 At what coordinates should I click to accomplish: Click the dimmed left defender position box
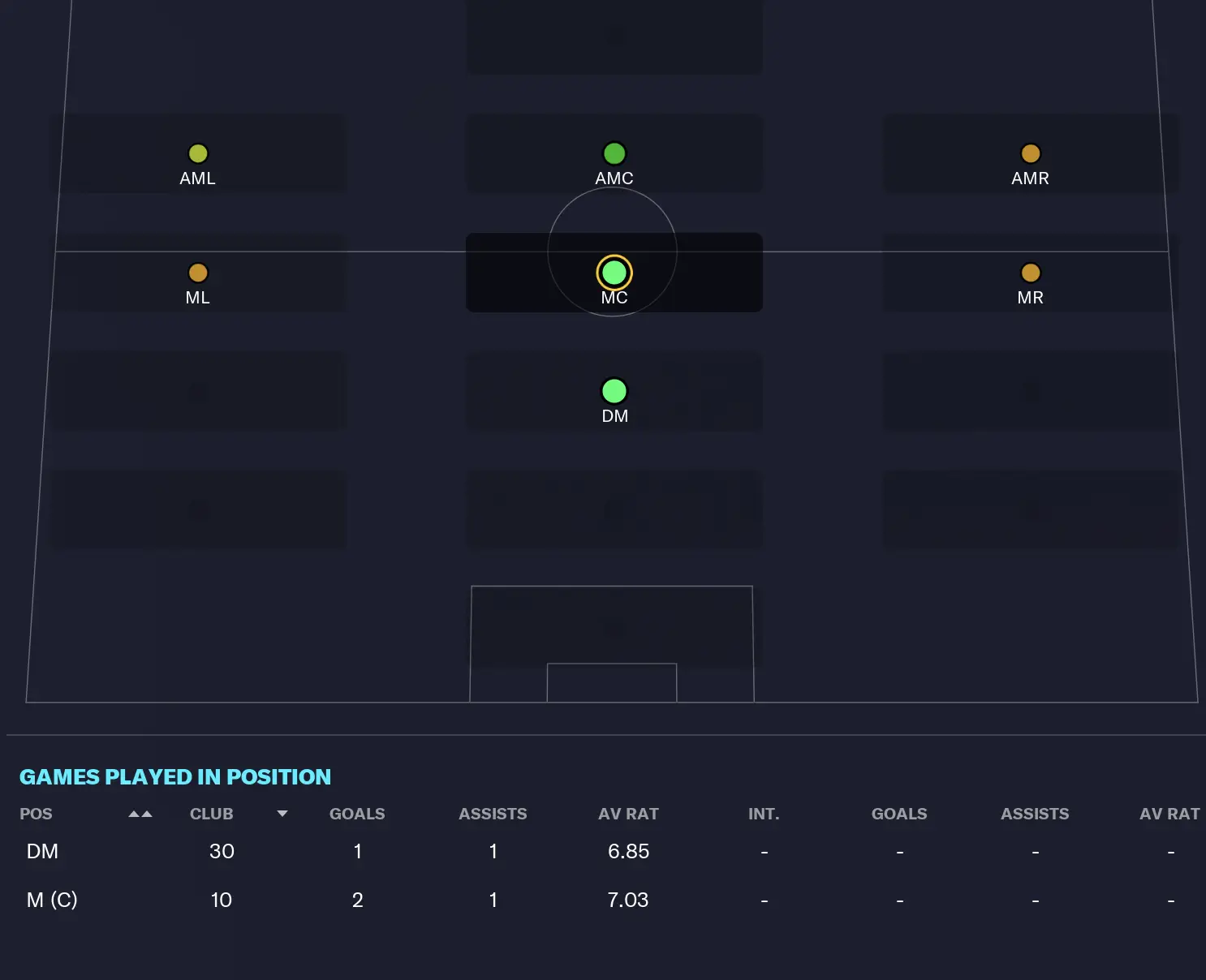click(x=198, y=509)
